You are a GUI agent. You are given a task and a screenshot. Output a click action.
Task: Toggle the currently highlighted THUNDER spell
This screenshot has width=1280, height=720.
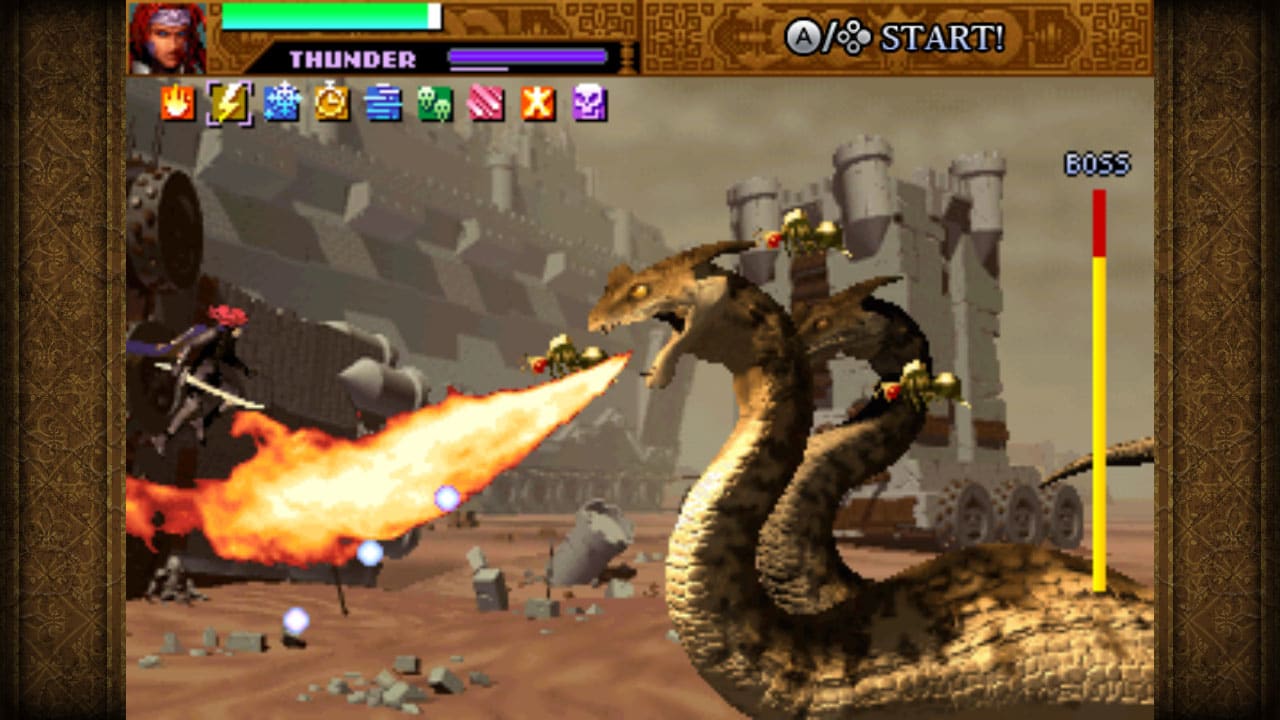(231, 104)
